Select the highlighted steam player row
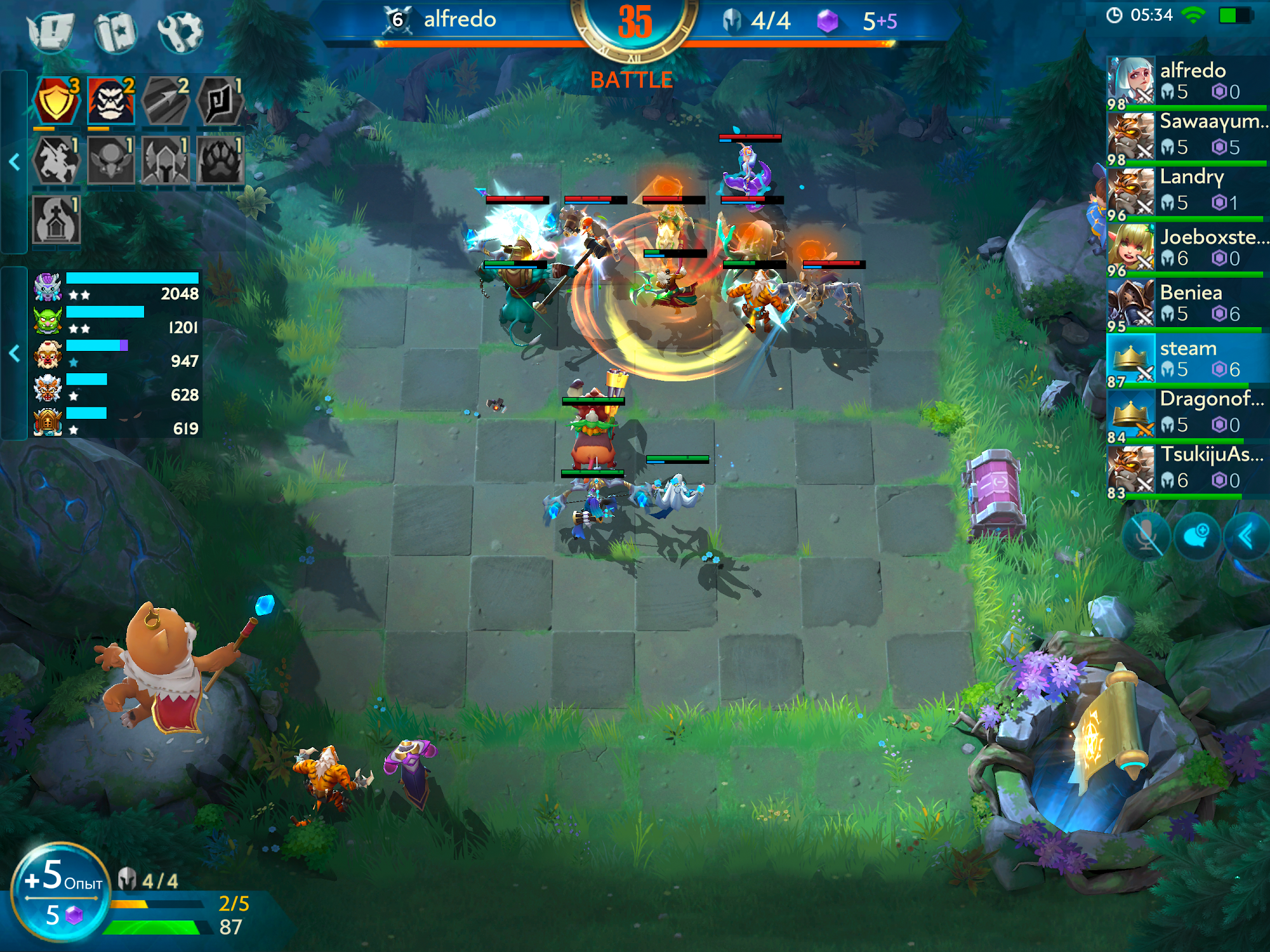The image size is (1270, 952). (1187, 359)
